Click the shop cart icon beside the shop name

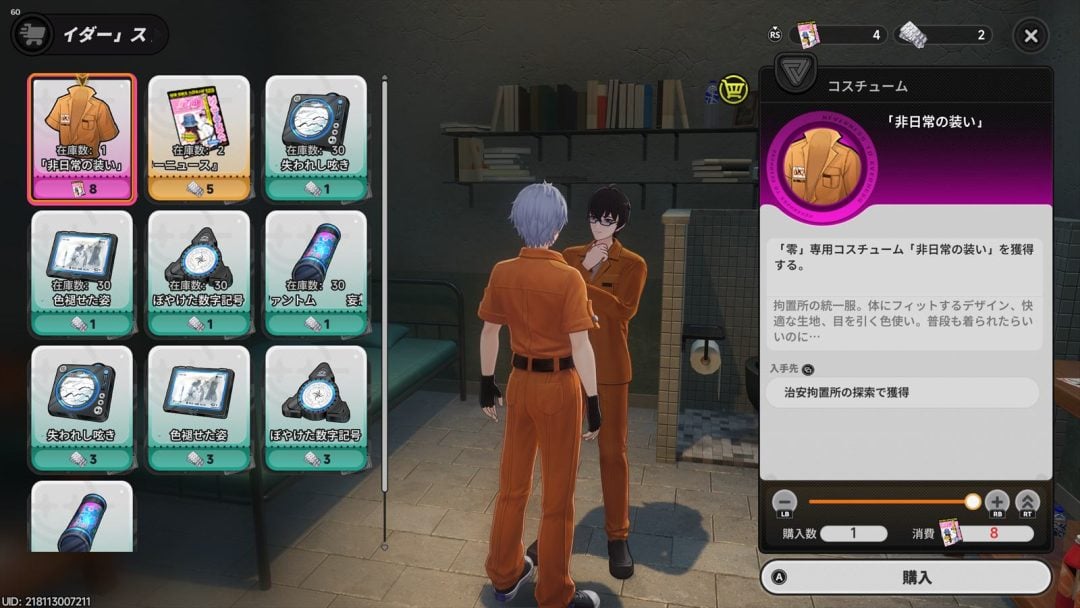point(31,35)
